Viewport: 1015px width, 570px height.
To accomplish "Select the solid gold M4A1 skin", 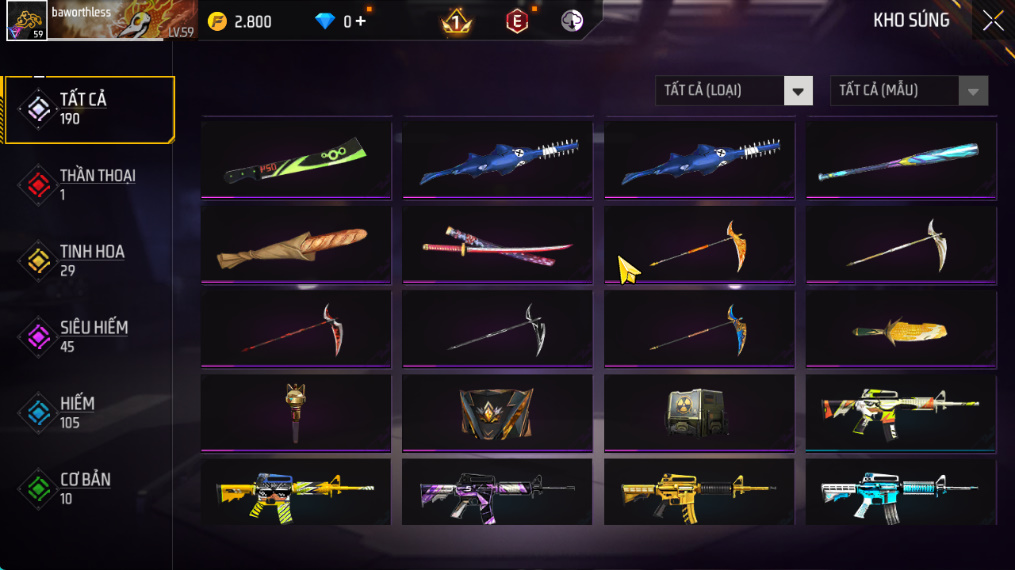I will (699, 492).
